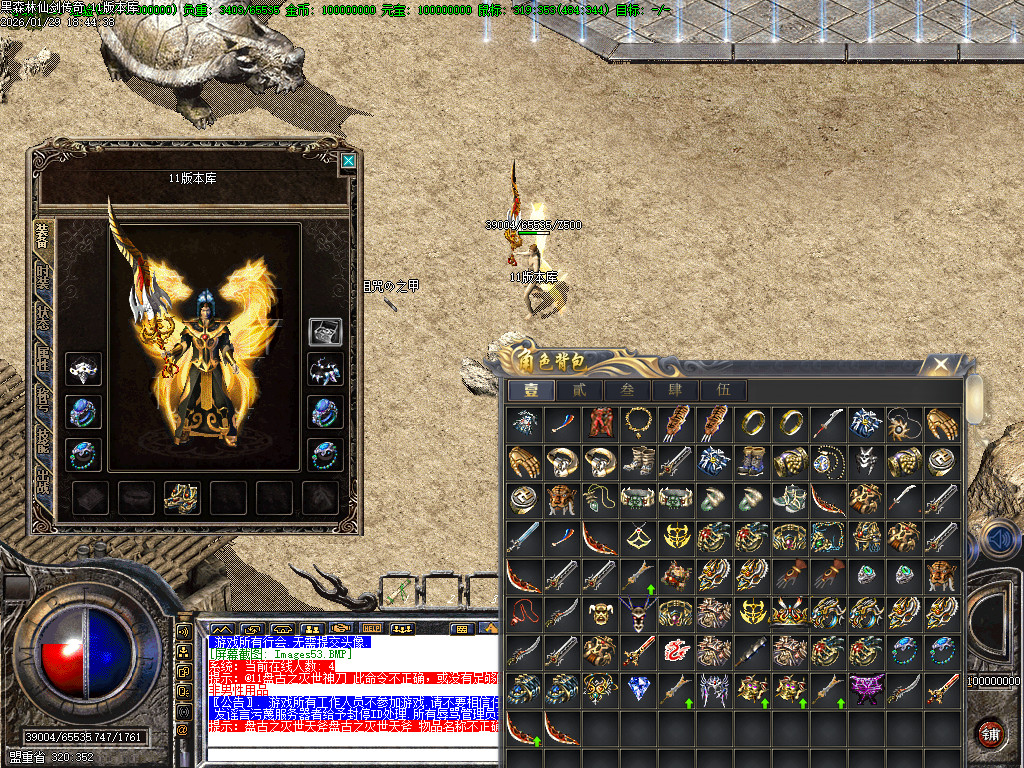Pick the red dragon emblem item
Screen dimensions: 1024x768
[x=676, y=651]
